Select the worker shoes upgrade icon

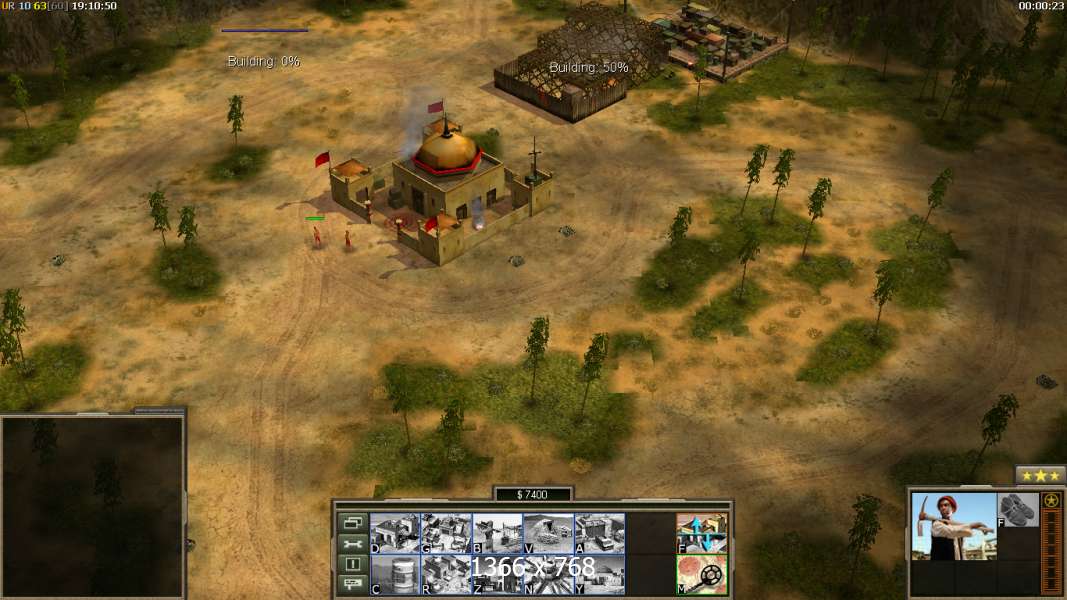tap(1018, 510)
